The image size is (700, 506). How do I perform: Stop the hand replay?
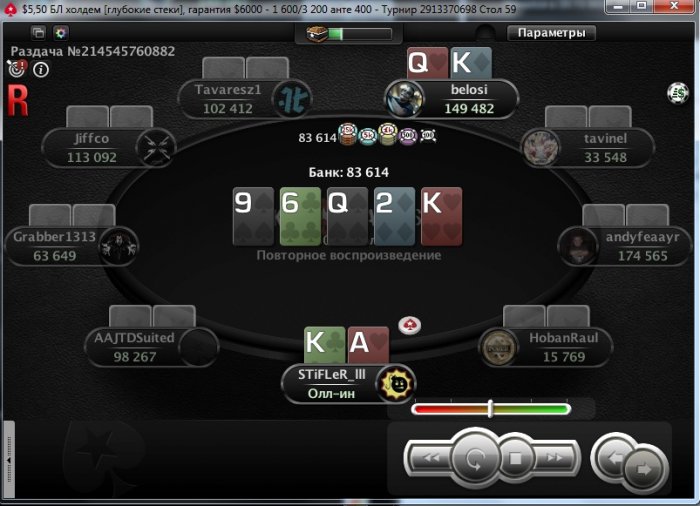(x=516, y=460)
